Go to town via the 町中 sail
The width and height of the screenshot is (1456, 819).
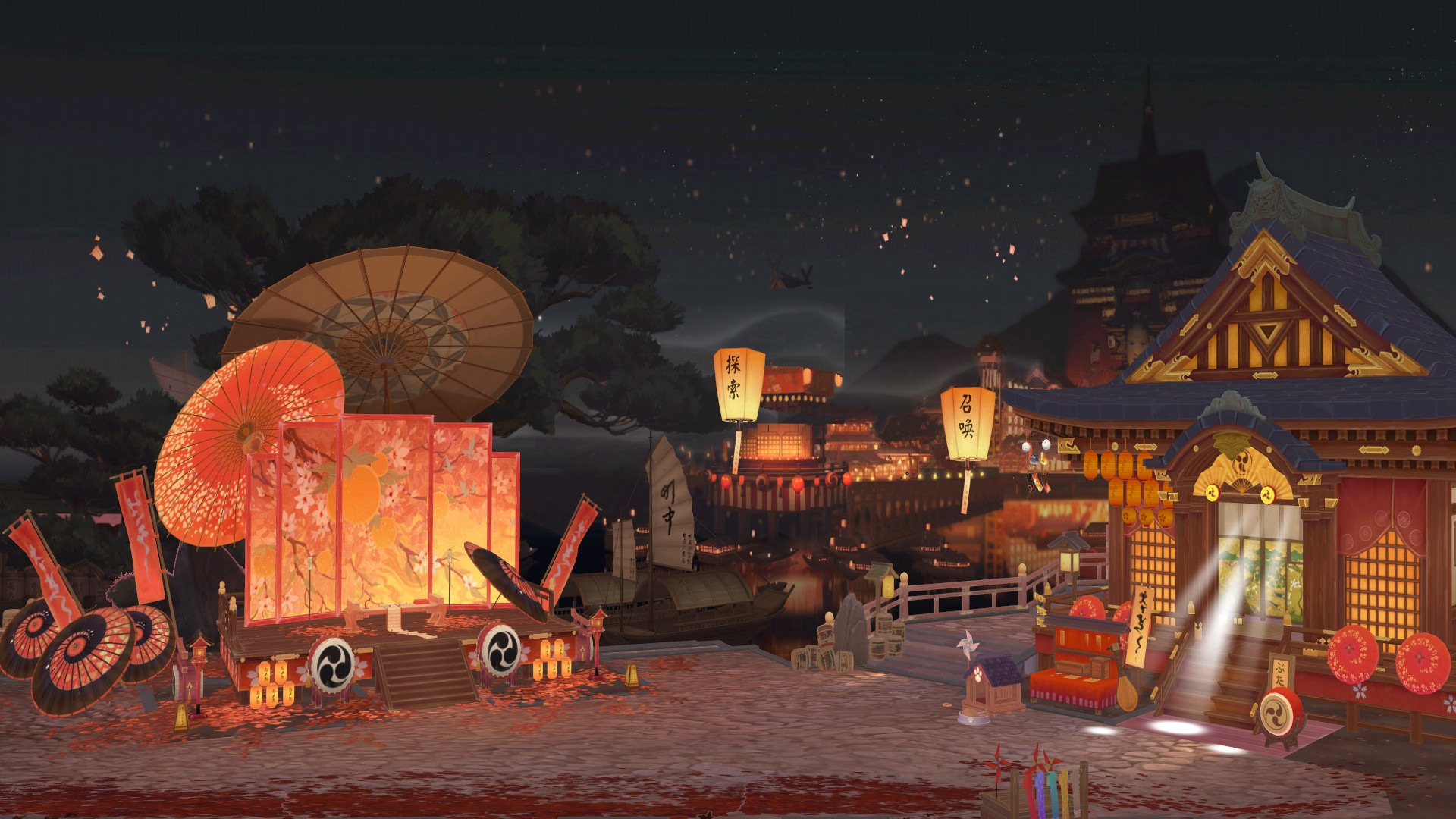tap(668, 504)
